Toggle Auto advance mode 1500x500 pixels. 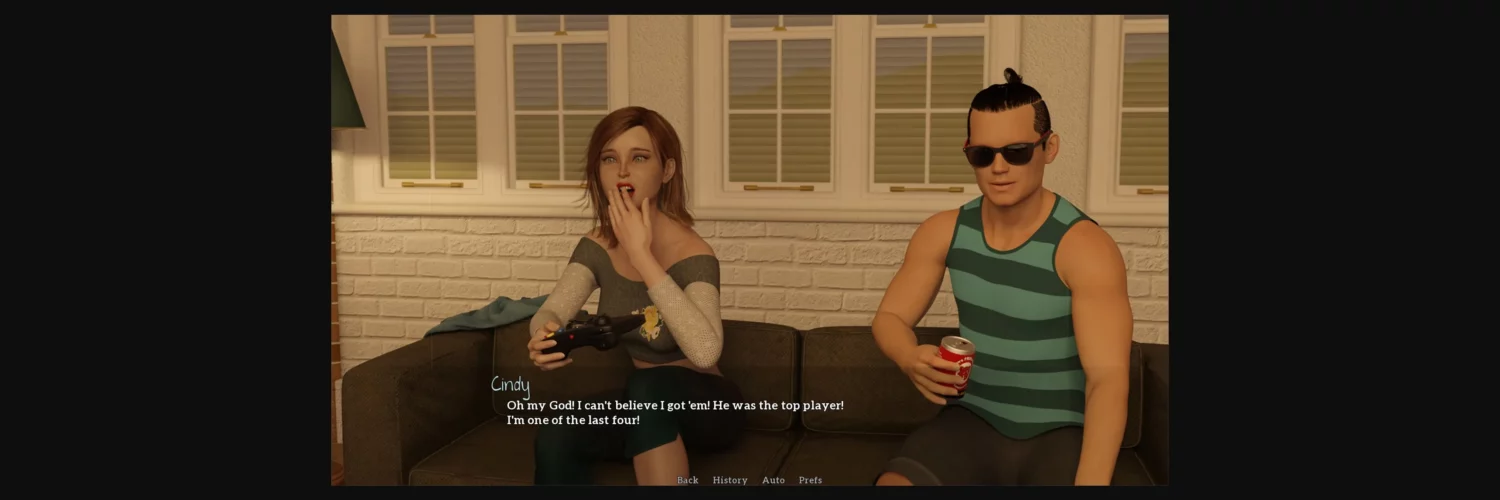[773, 480]
